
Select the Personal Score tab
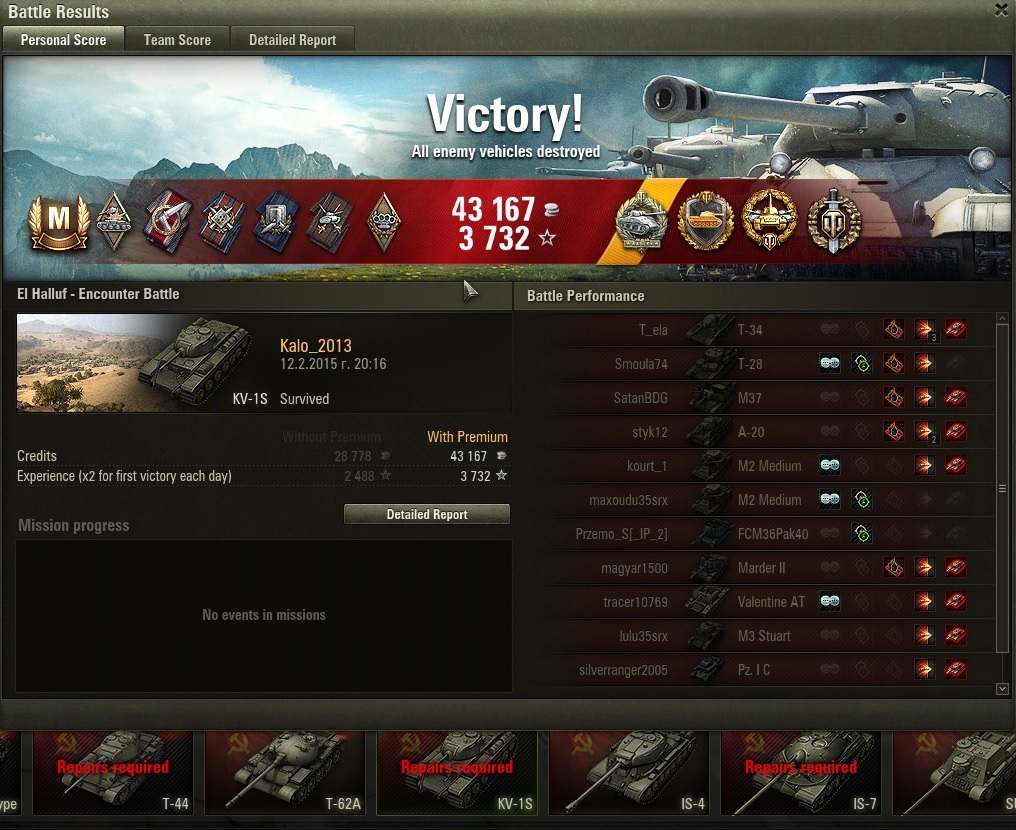(63, 40)
